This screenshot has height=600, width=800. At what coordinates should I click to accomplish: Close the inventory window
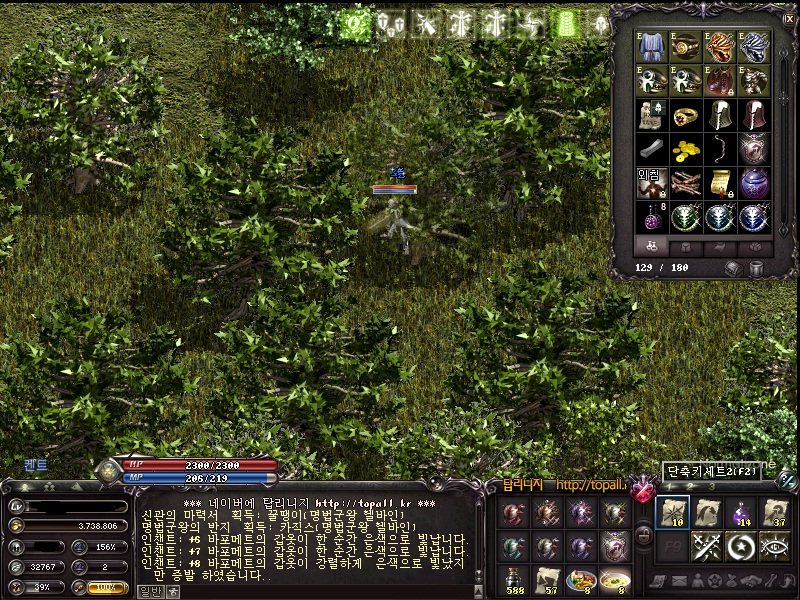click(x=786, y=17)
